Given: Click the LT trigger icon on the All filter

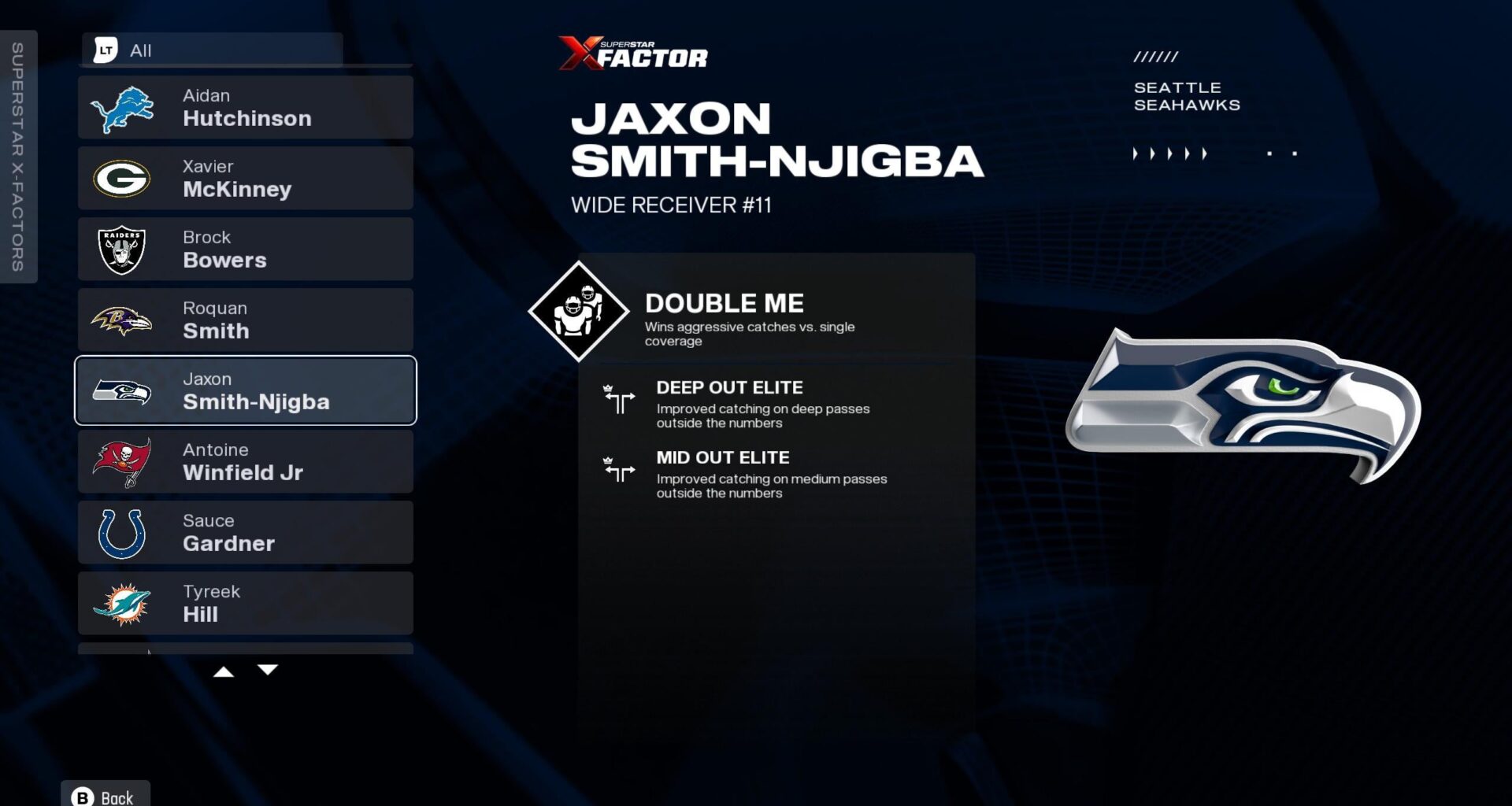Looking at the screenshot, I should point(107,50).
